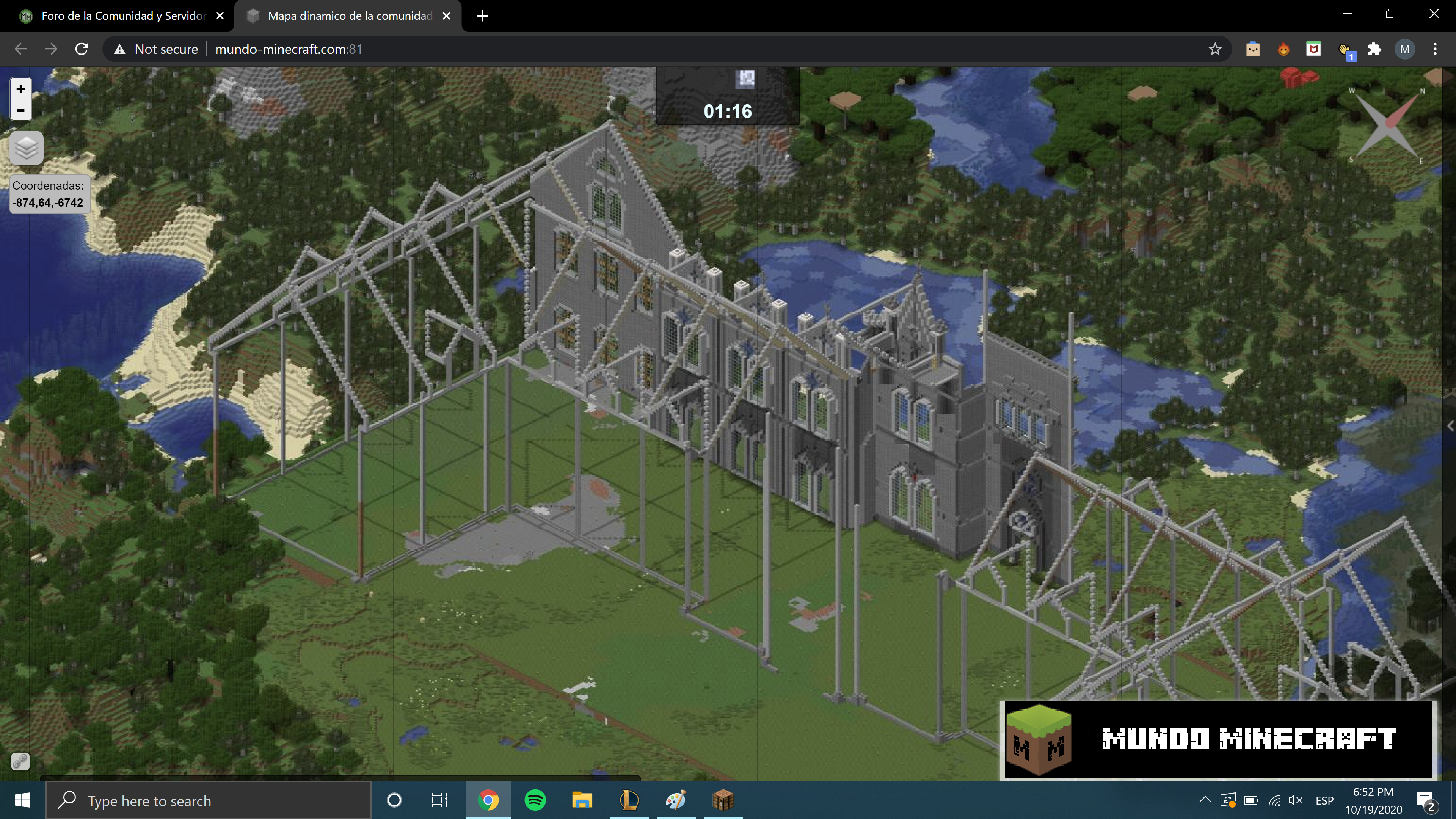Rotate view using the compass rose
This screenshot has height=819, width=1456.
[x=1387, y=126]
